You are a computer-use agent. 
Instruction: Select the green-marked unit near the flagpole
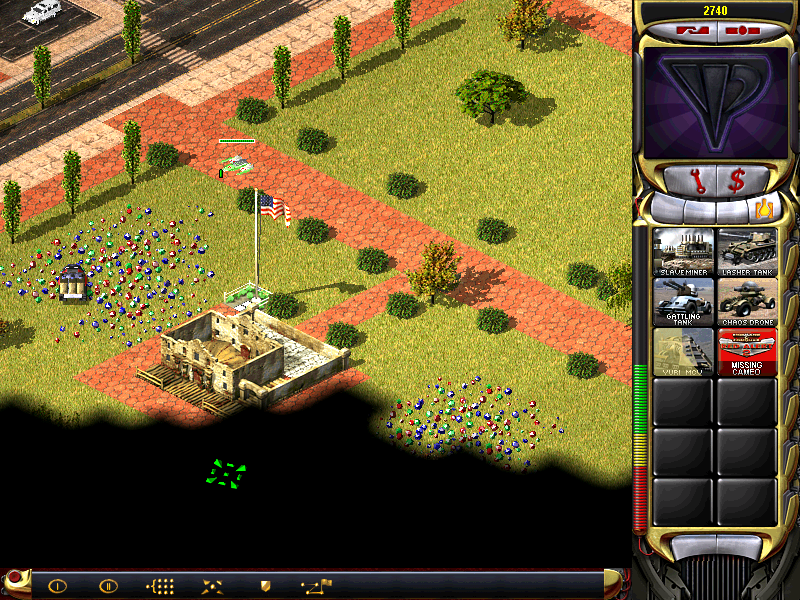click(236, 164)
